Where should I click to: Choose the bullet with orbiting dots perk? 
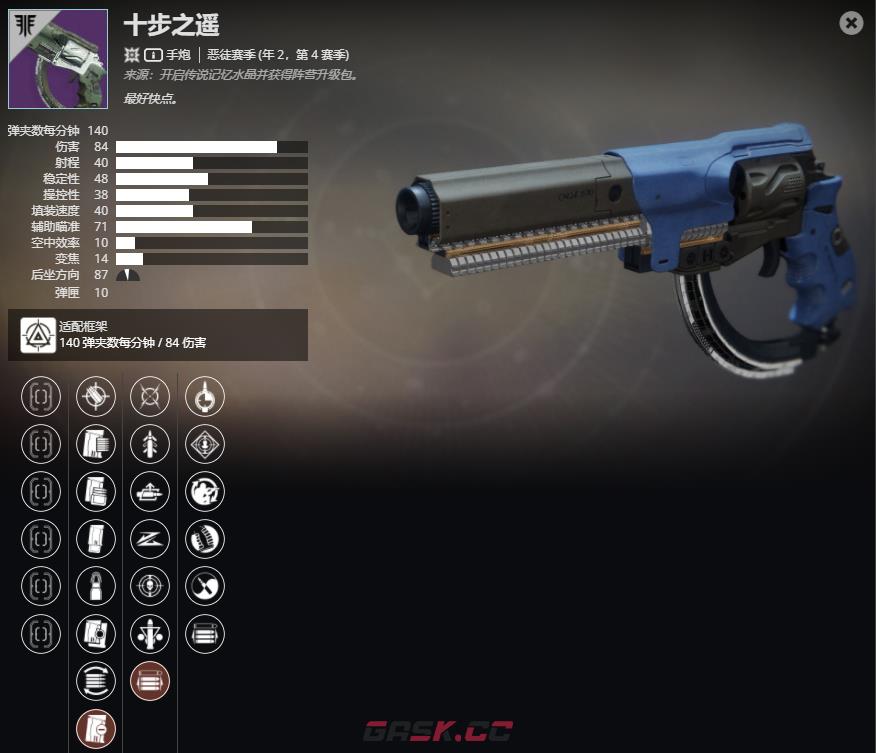click(x=150, y=633)
